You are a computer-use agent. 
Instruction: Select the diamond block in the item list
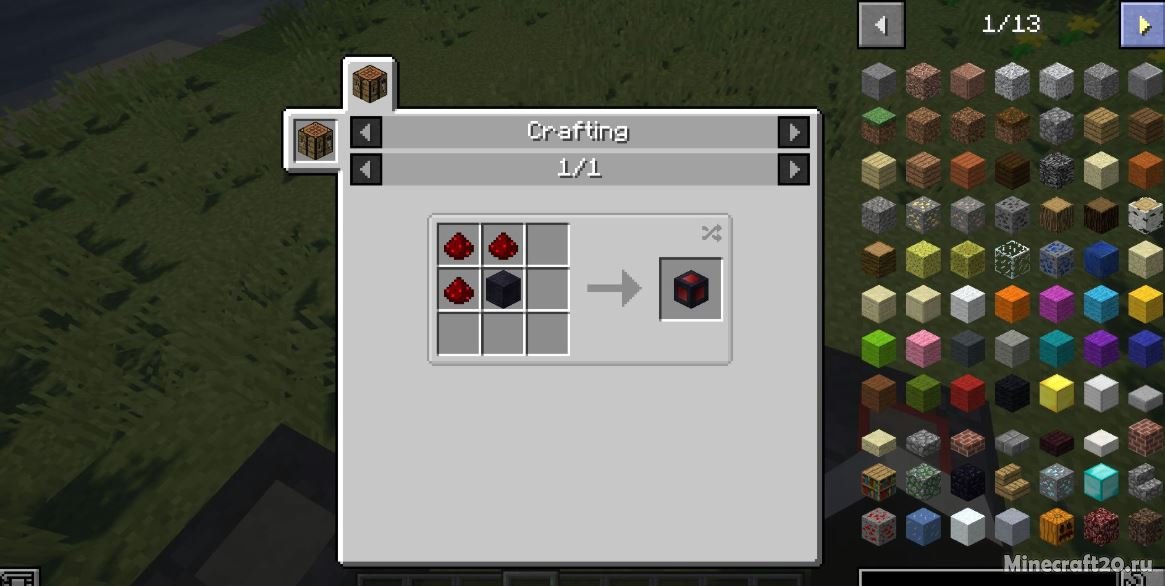point(1100,482)
